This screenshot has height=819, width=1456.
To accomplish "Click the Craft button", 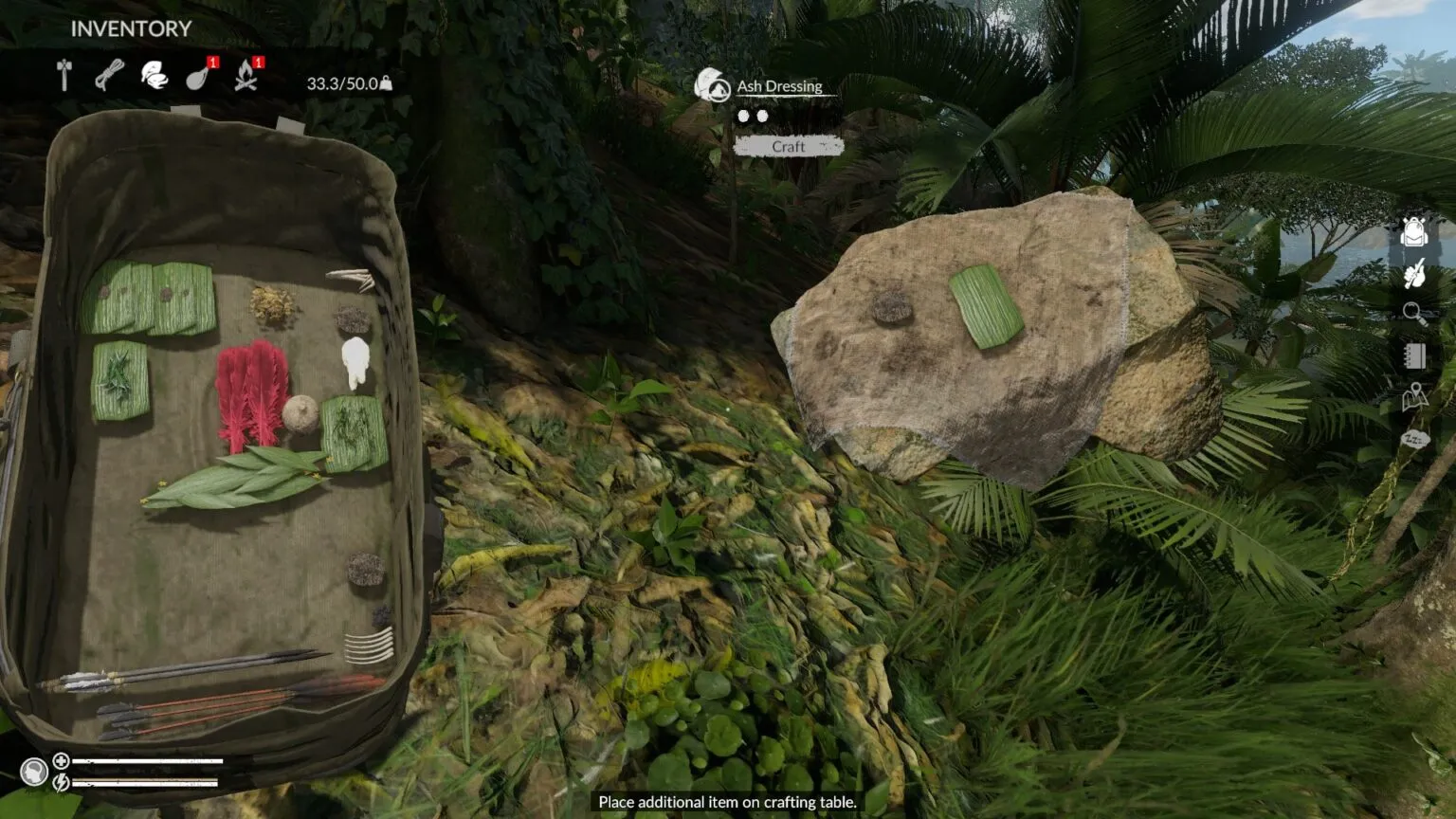I will [788, 147].
